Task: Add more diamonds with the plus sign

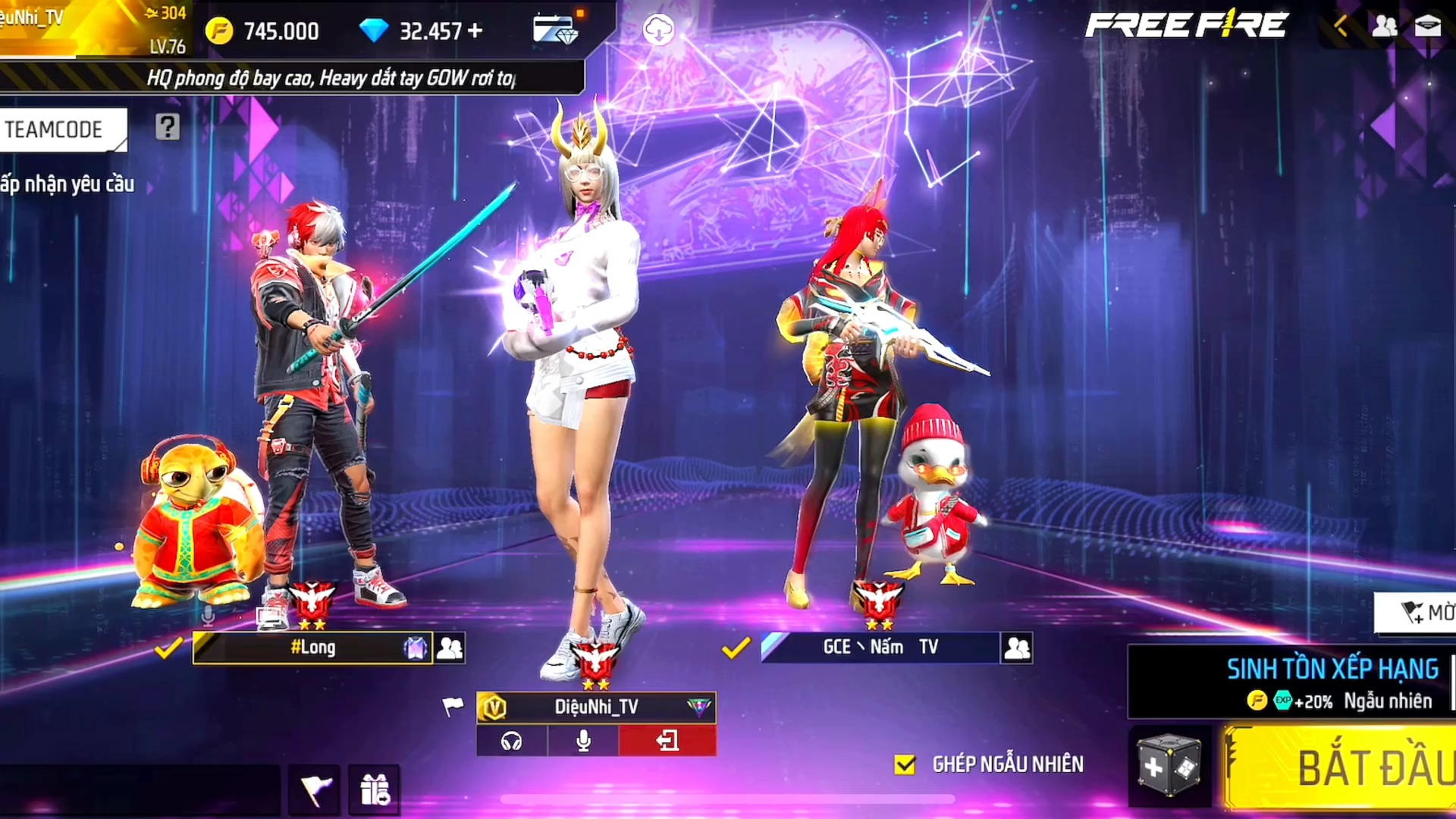Action: pos(475,30)
